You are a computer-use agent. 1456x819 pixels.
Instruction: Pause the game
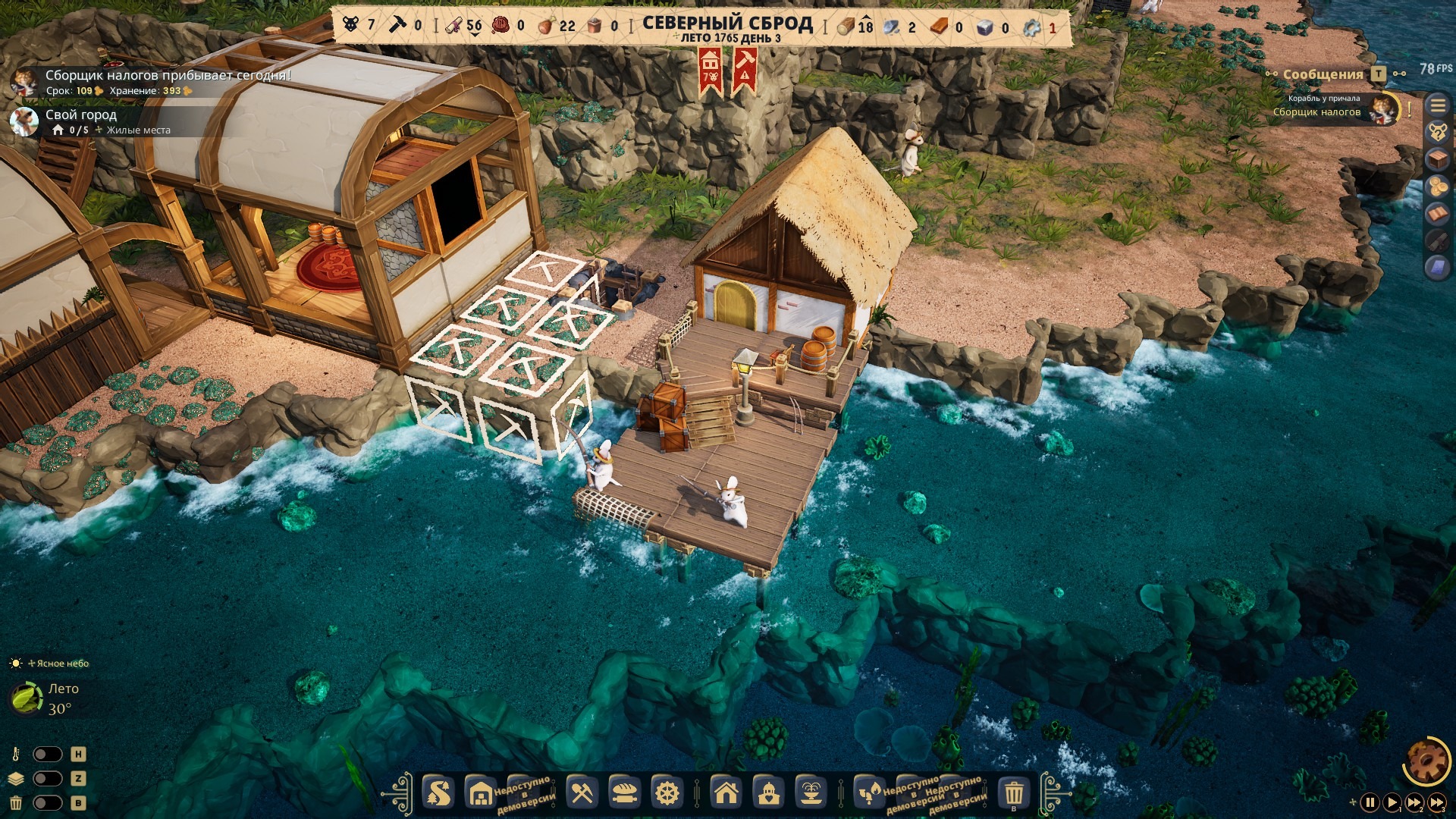pyautogui.click(x=1370, y=802)
